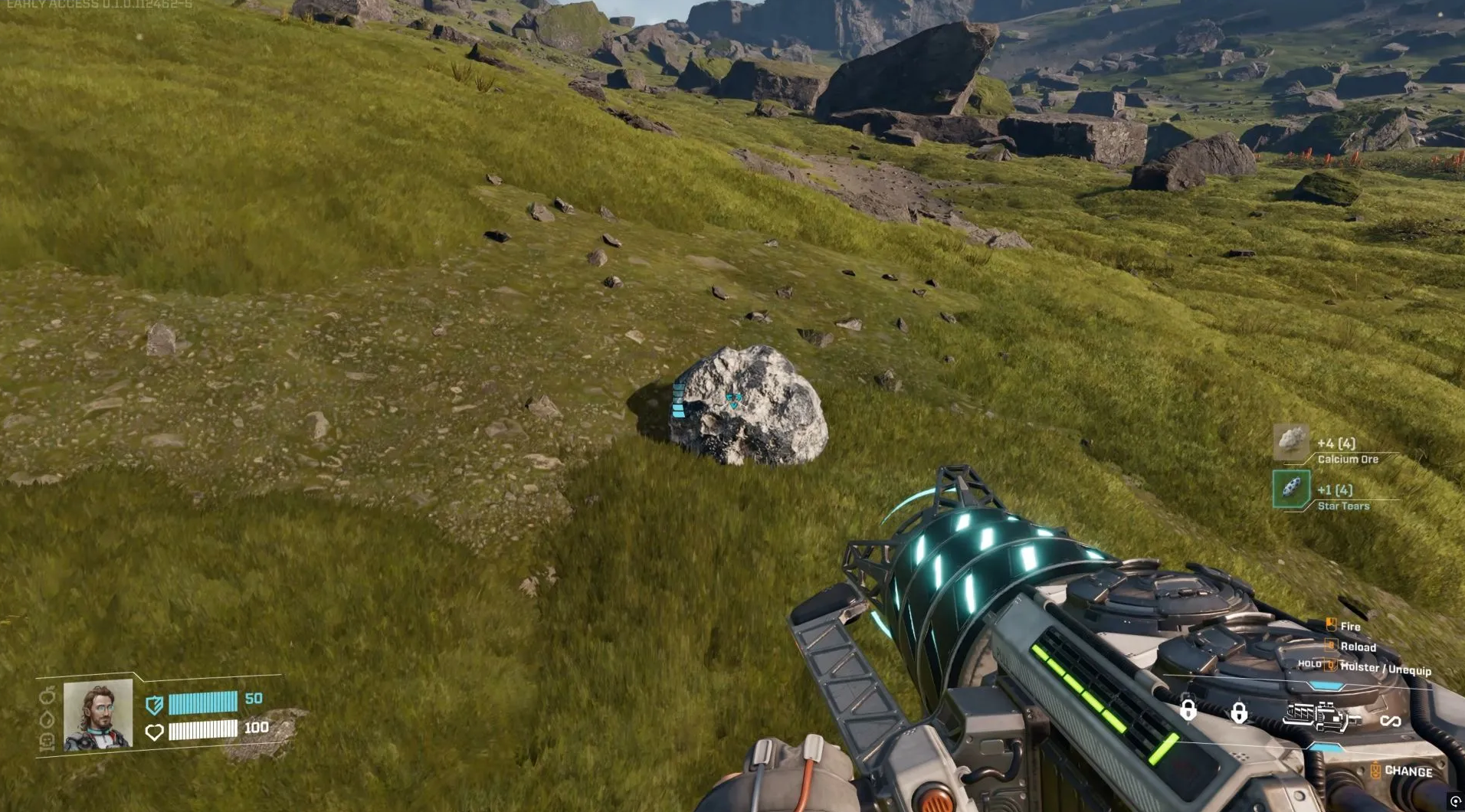Click the Star Tears pickup icon
The height and width of the screenshot is (812, 1465).
(x=1291, y=489)
